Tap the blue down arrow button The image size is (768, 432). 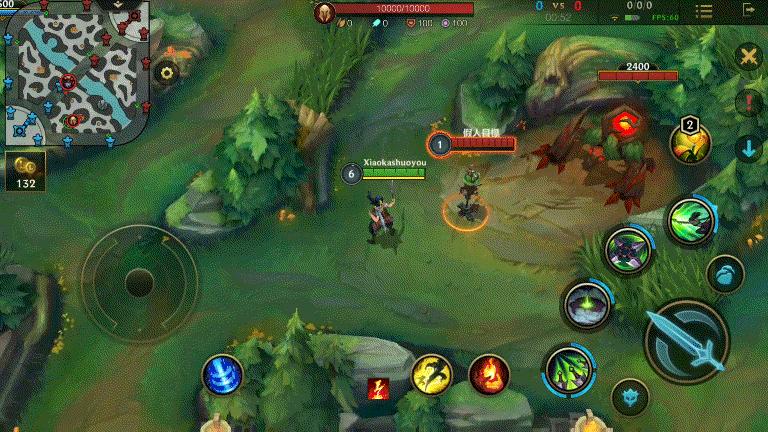pyautogui.click(x=747, y=149)
